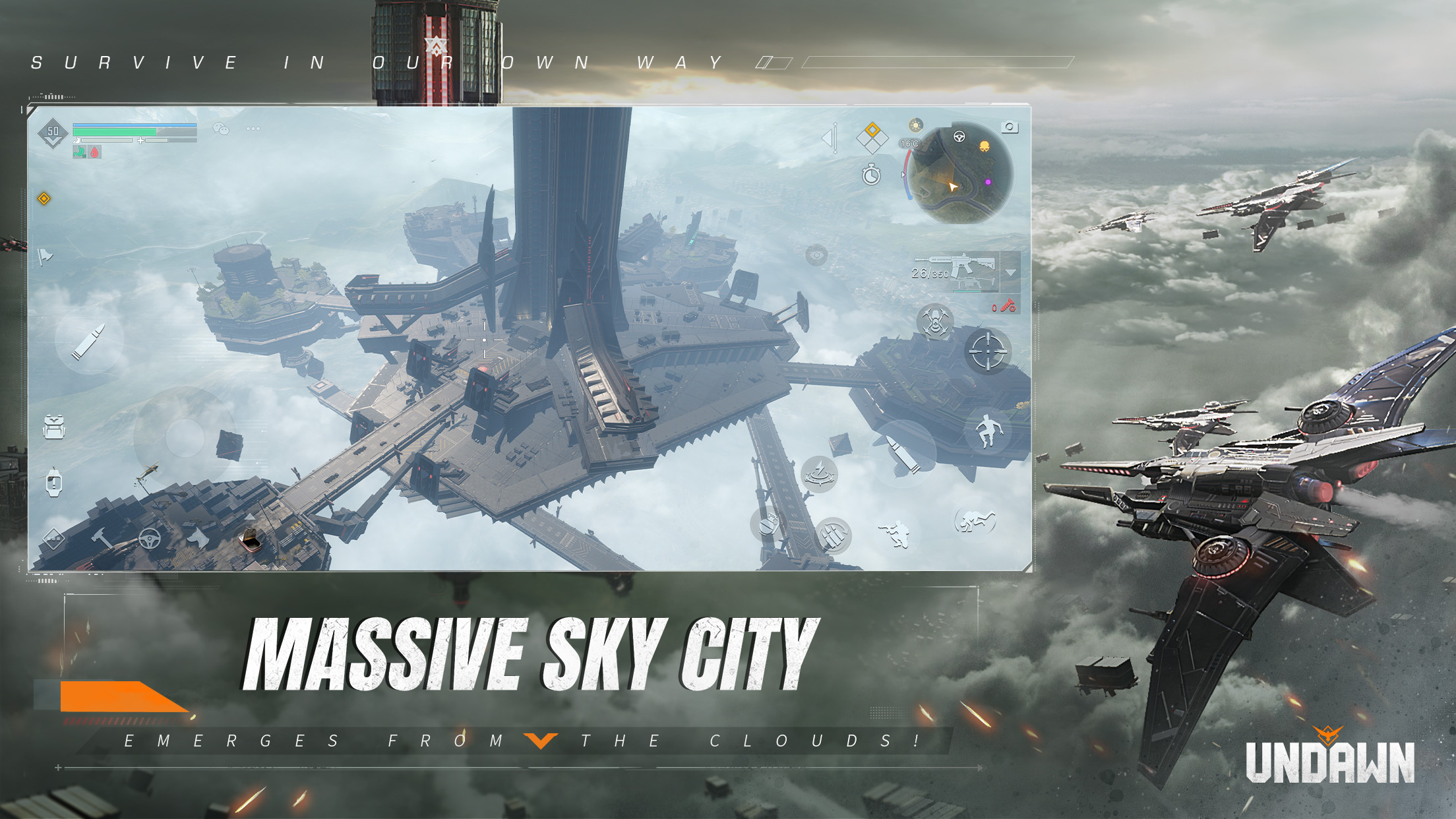Tap the orange quest marker diamond
Screen dimensions: 1456x819
(44, 199)
